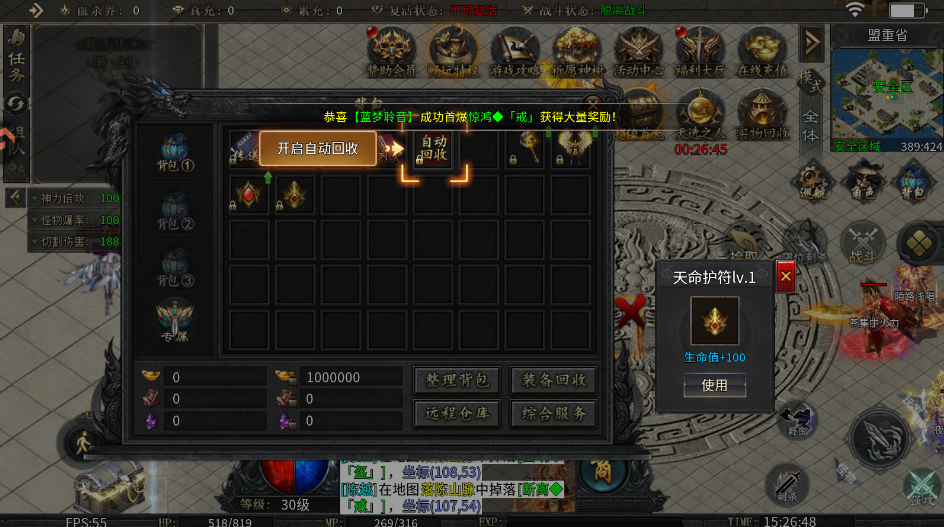Screen dimensions: 944x527
Task: Switch to the 背包③ bag tab
Action: coord(174,267)
